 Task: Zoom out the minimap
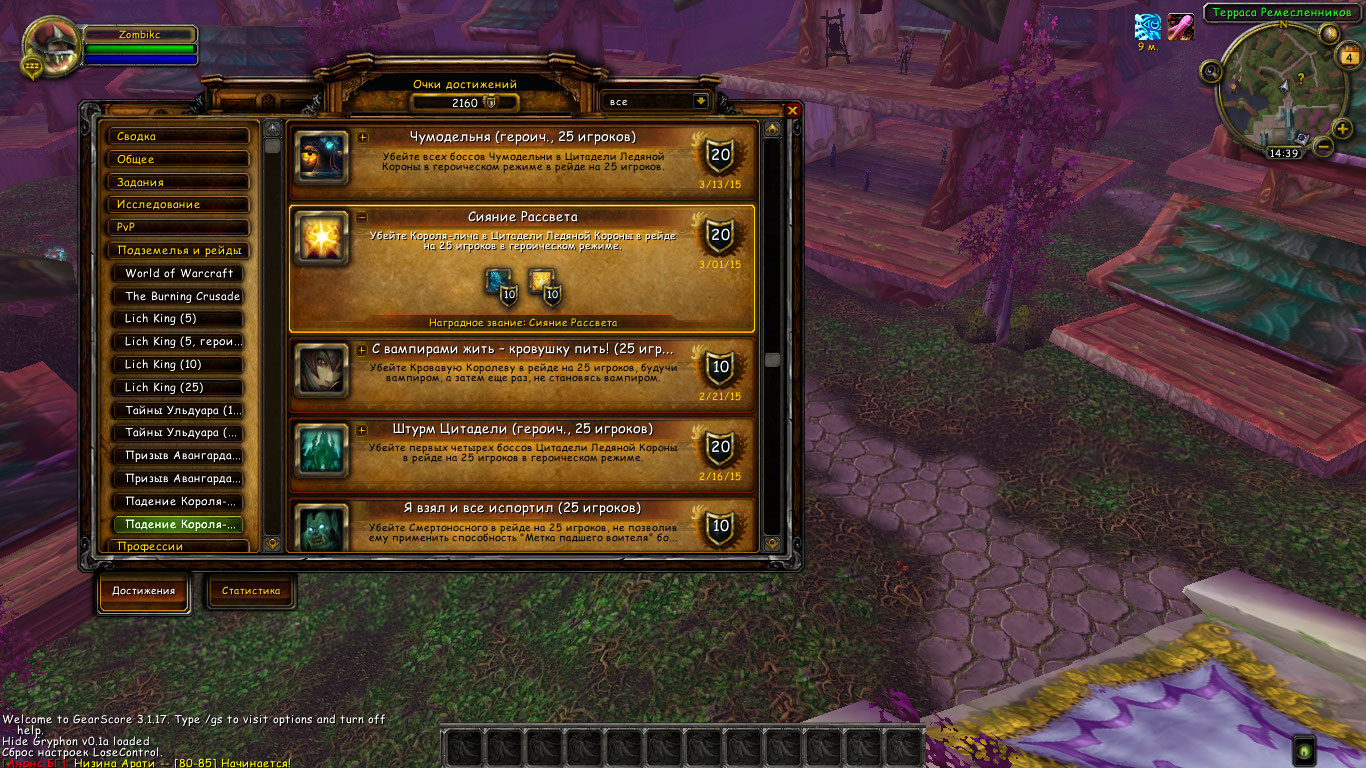(x=1323, y=146)
